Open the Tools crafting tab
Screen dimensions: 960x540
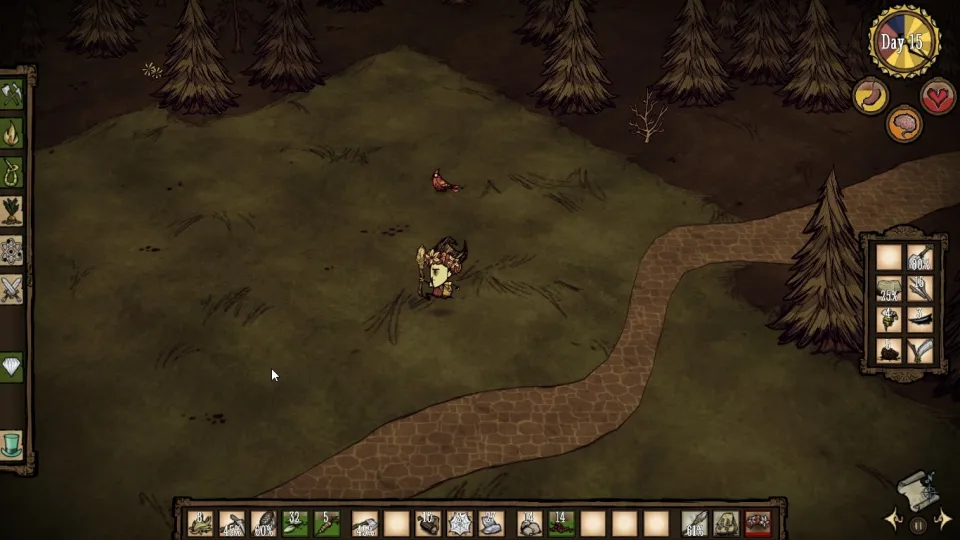click(x=12, y=95)
